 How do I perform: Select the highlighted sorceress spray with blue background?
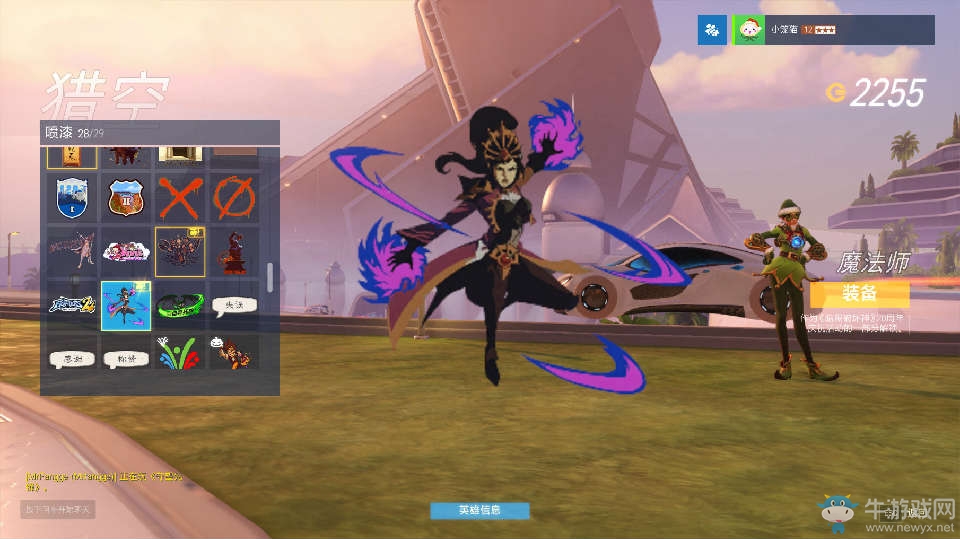coord(126,305)
